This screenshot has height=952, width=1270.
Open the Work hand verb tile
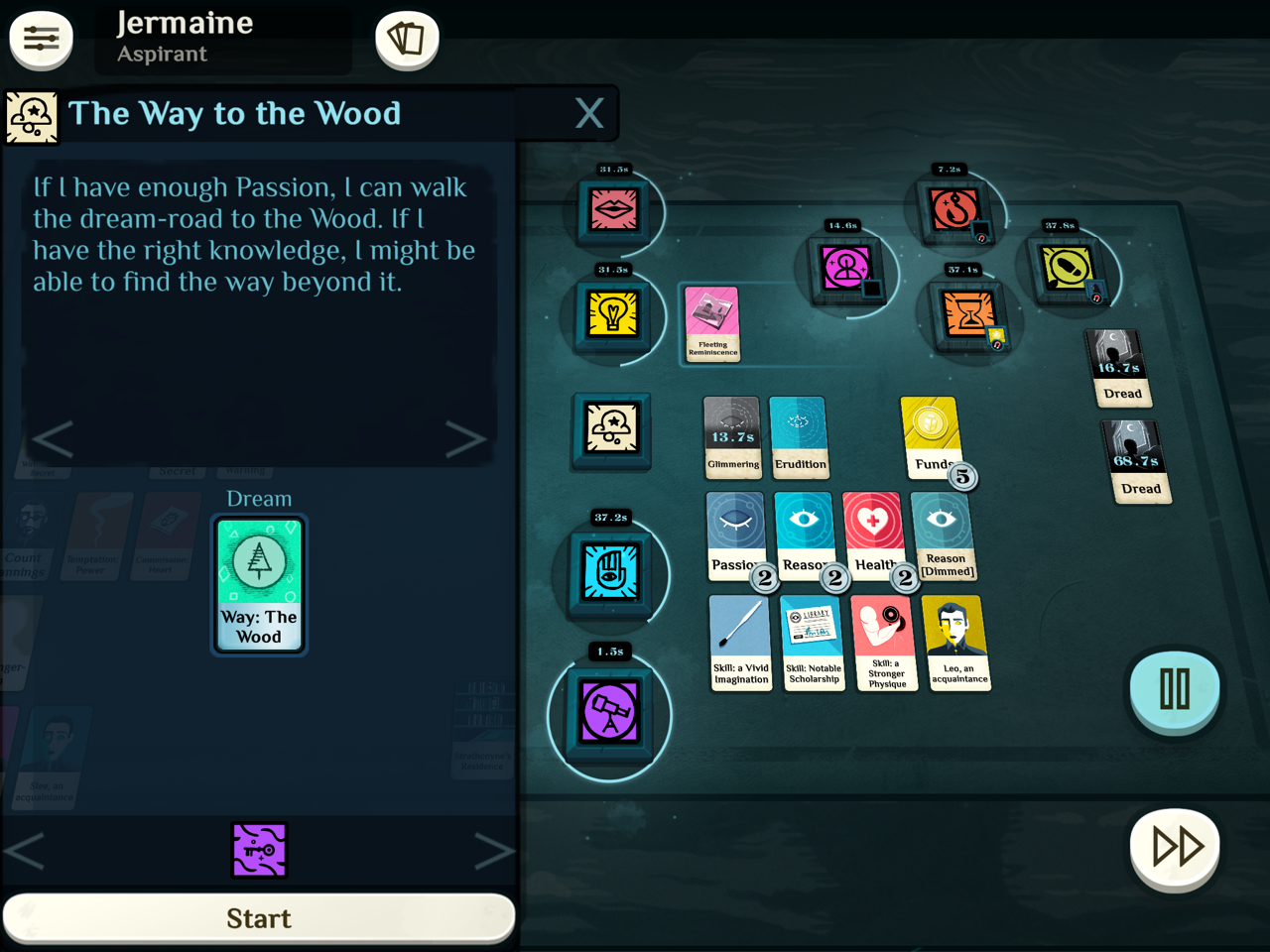pyautogui.click(x=611, y=573)
